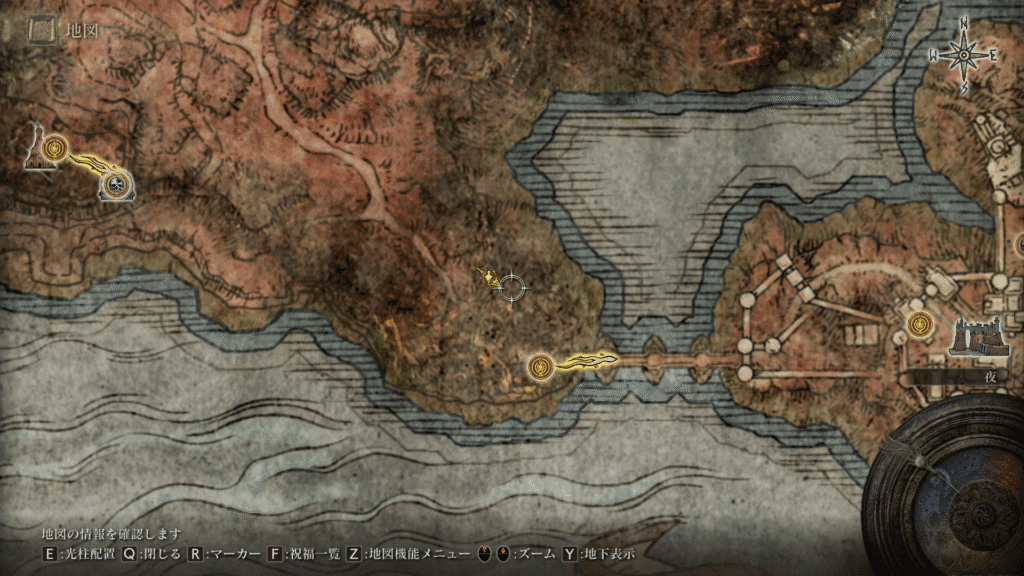Select the site of grace west of the bridge
The image size is (1024, 576).
pos(542,367)
